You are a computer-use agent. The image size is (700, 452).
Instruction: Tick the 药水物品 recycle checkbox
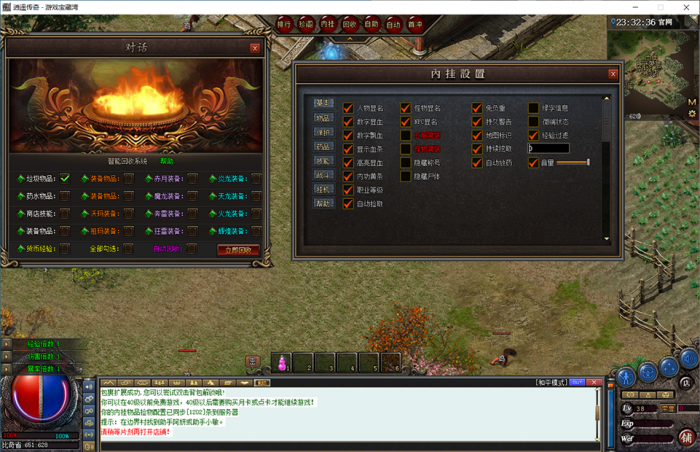pos(64,196)
